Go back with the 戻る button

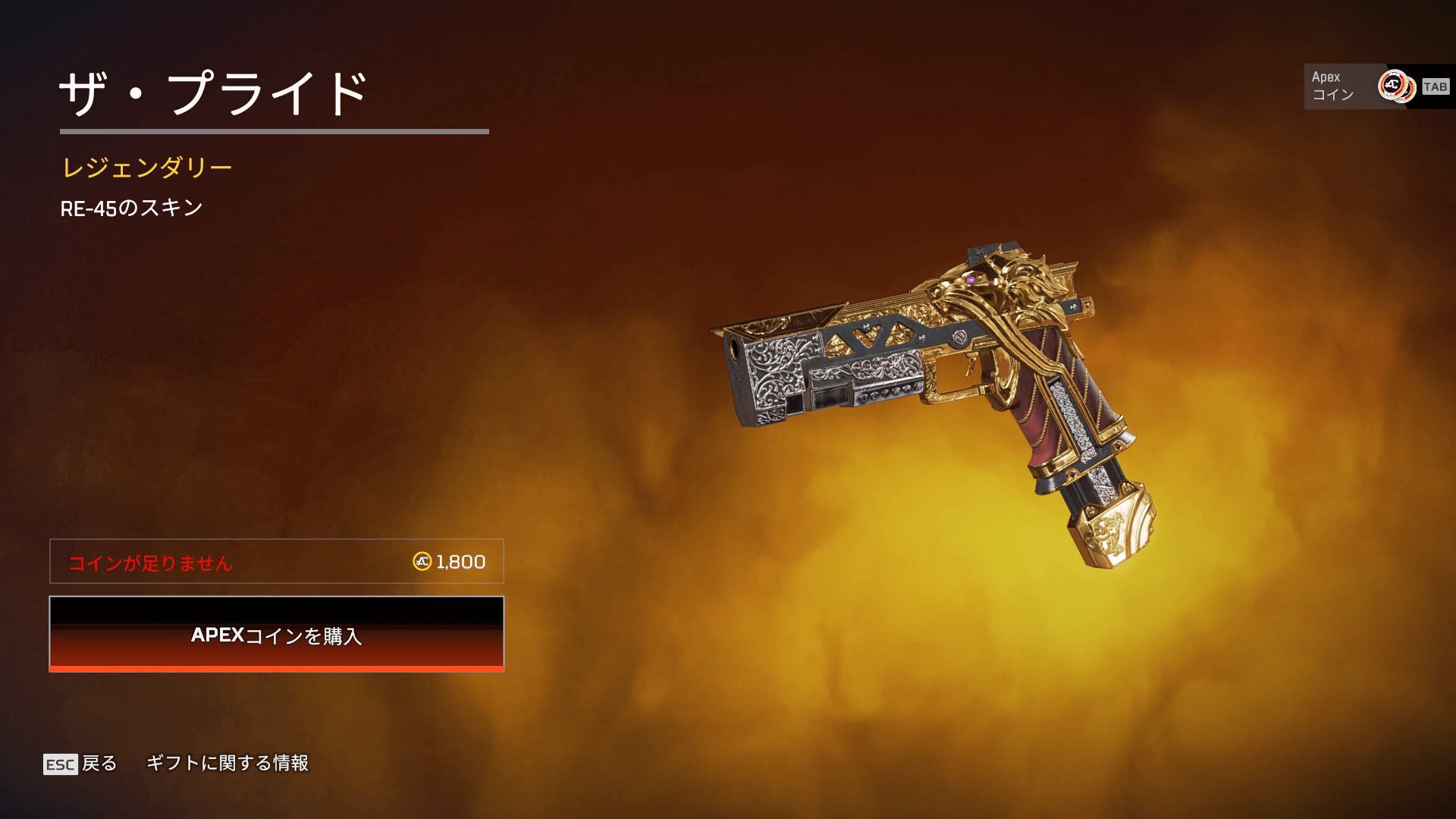pos(81,763)
